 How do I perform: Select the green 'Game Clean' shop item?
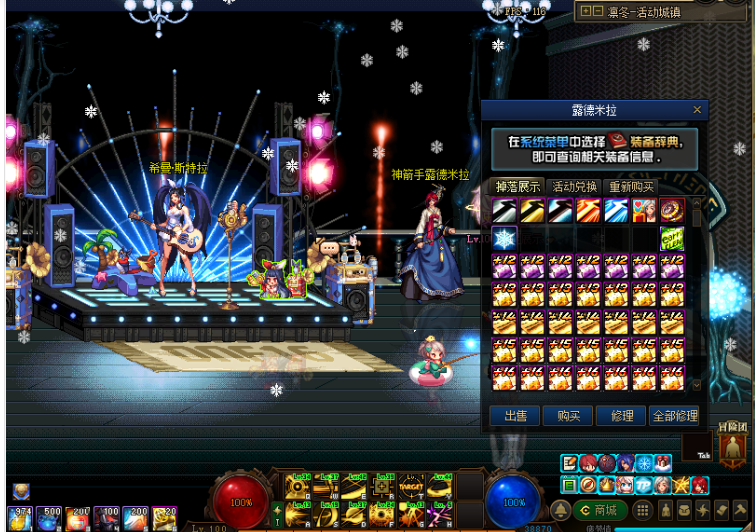671,238
